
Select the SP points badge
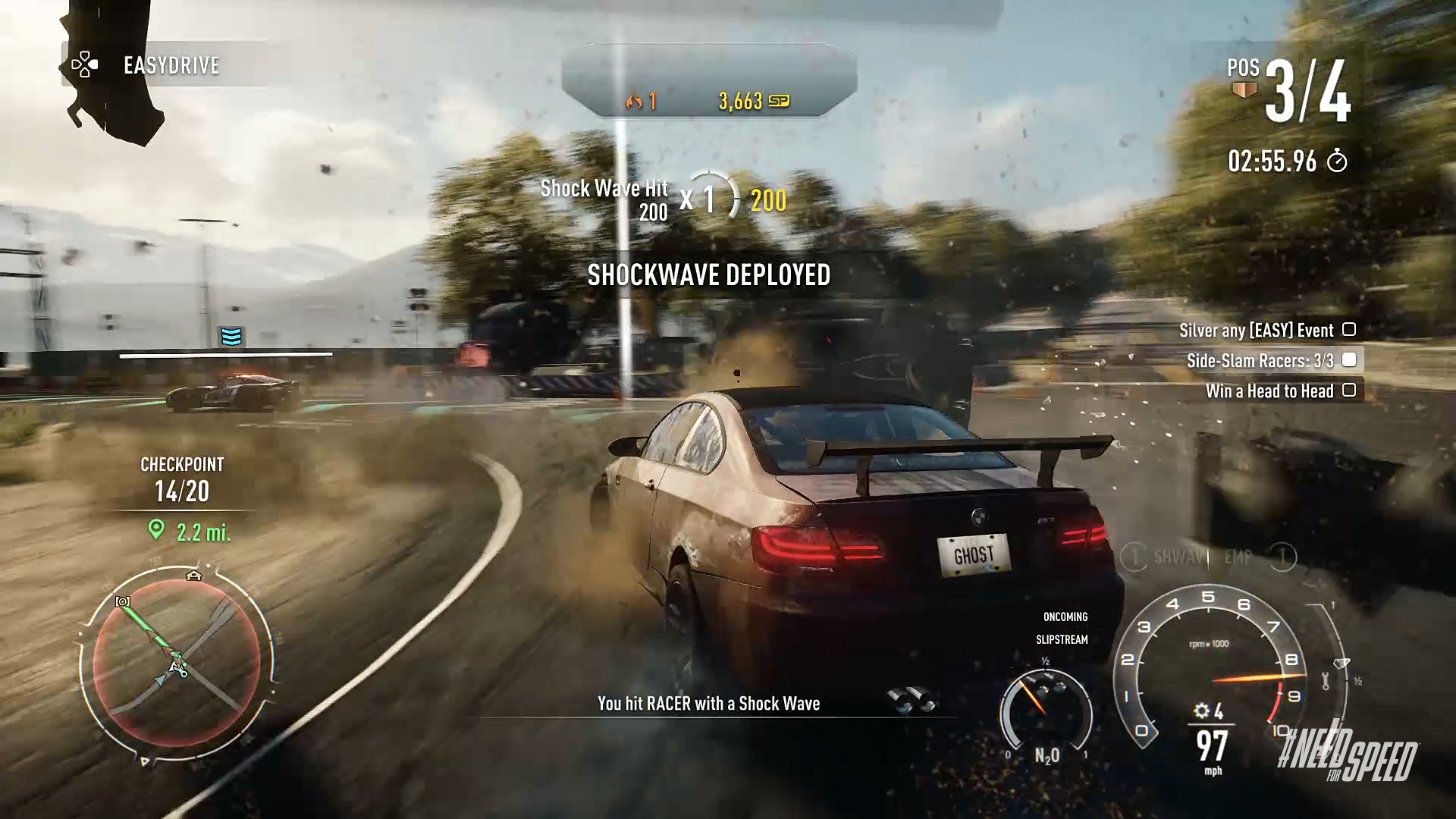point(780,99)
